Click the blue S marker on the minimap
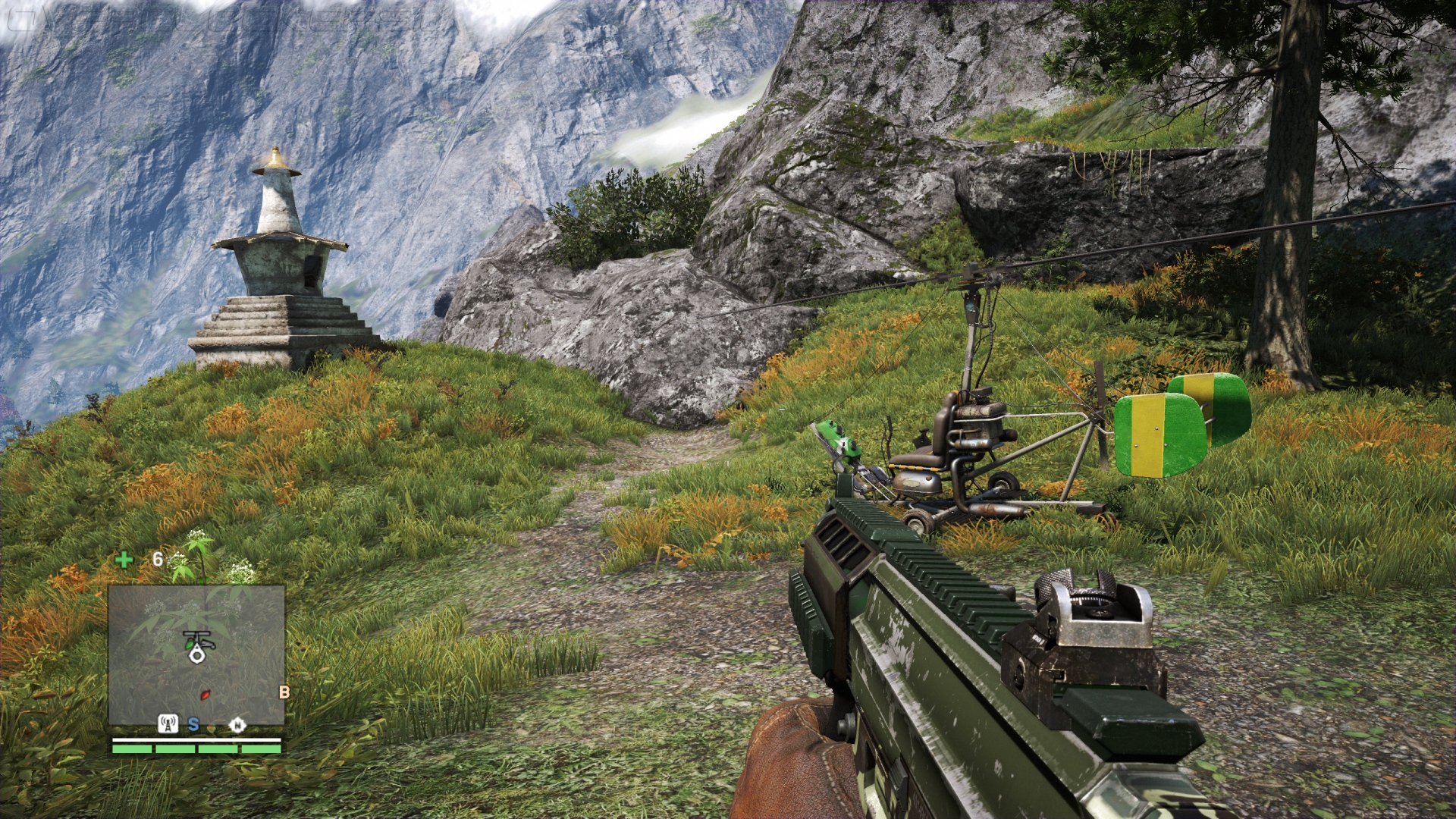Image resolution: width=1456 pixels, height=819 pixels. pos(193,724)
